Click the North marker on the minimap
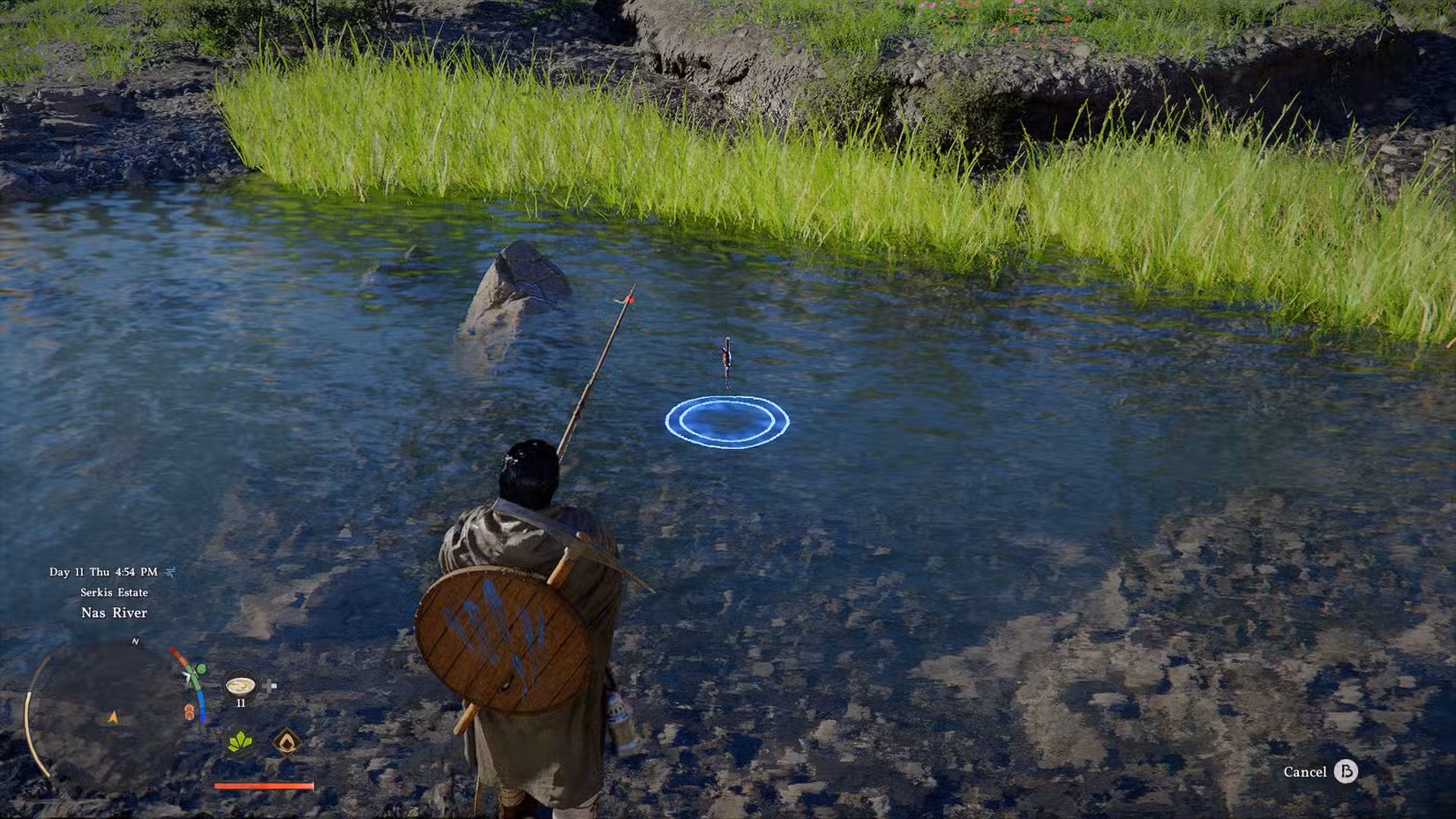The image size is (1456, 819). (135, 642)
